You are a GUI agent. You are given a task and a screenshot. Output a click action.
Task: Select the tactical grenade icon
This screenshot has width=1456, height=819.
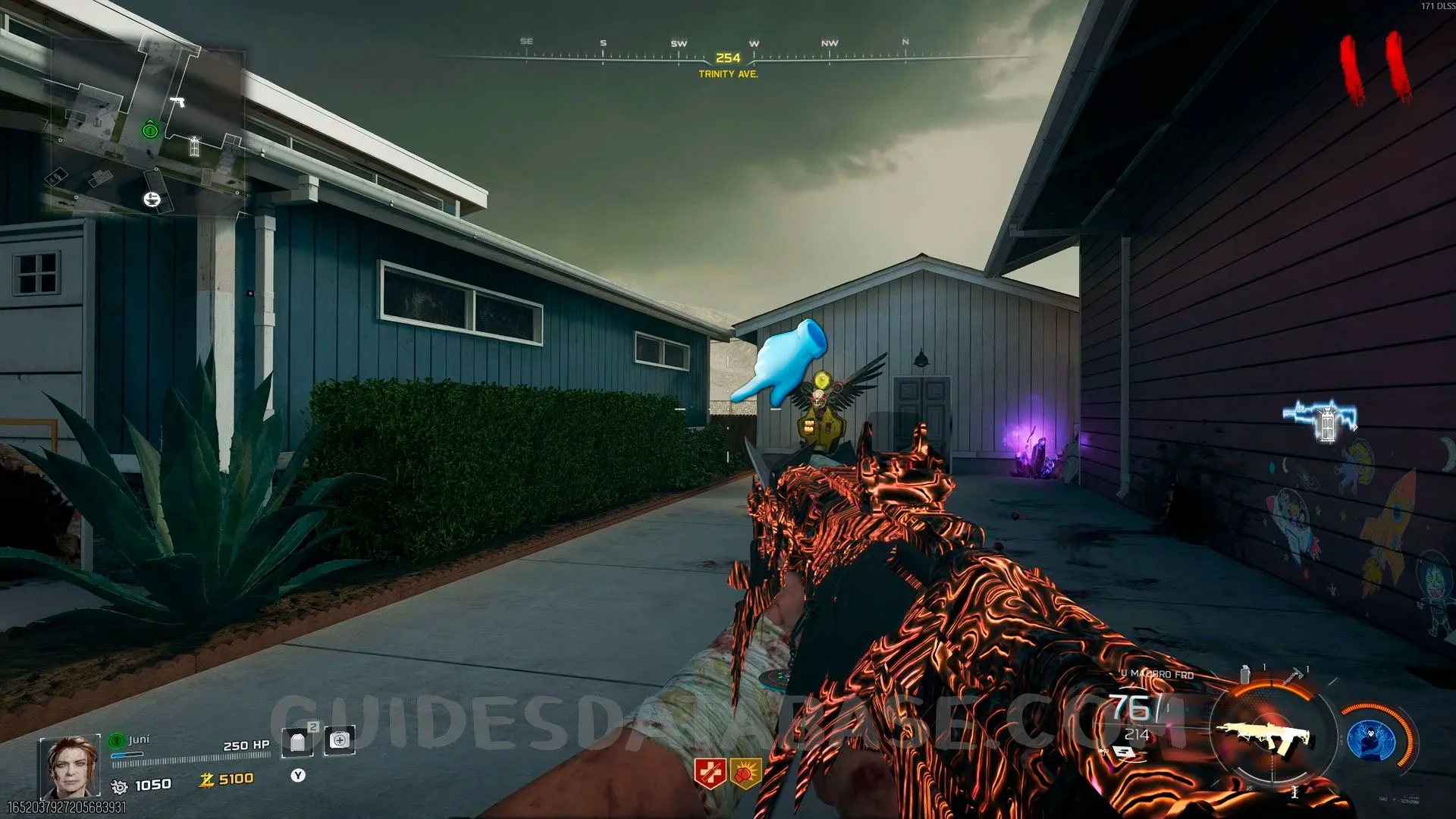(x=1244, y=674)
